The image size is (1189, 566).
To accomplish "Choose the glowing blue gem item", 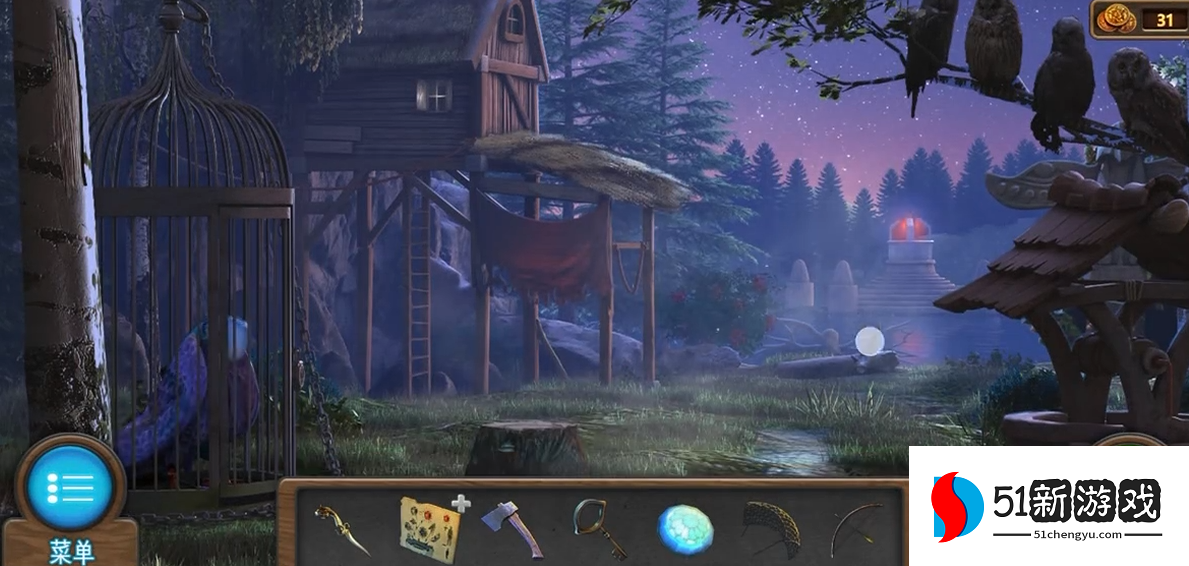I will (684, 529).
